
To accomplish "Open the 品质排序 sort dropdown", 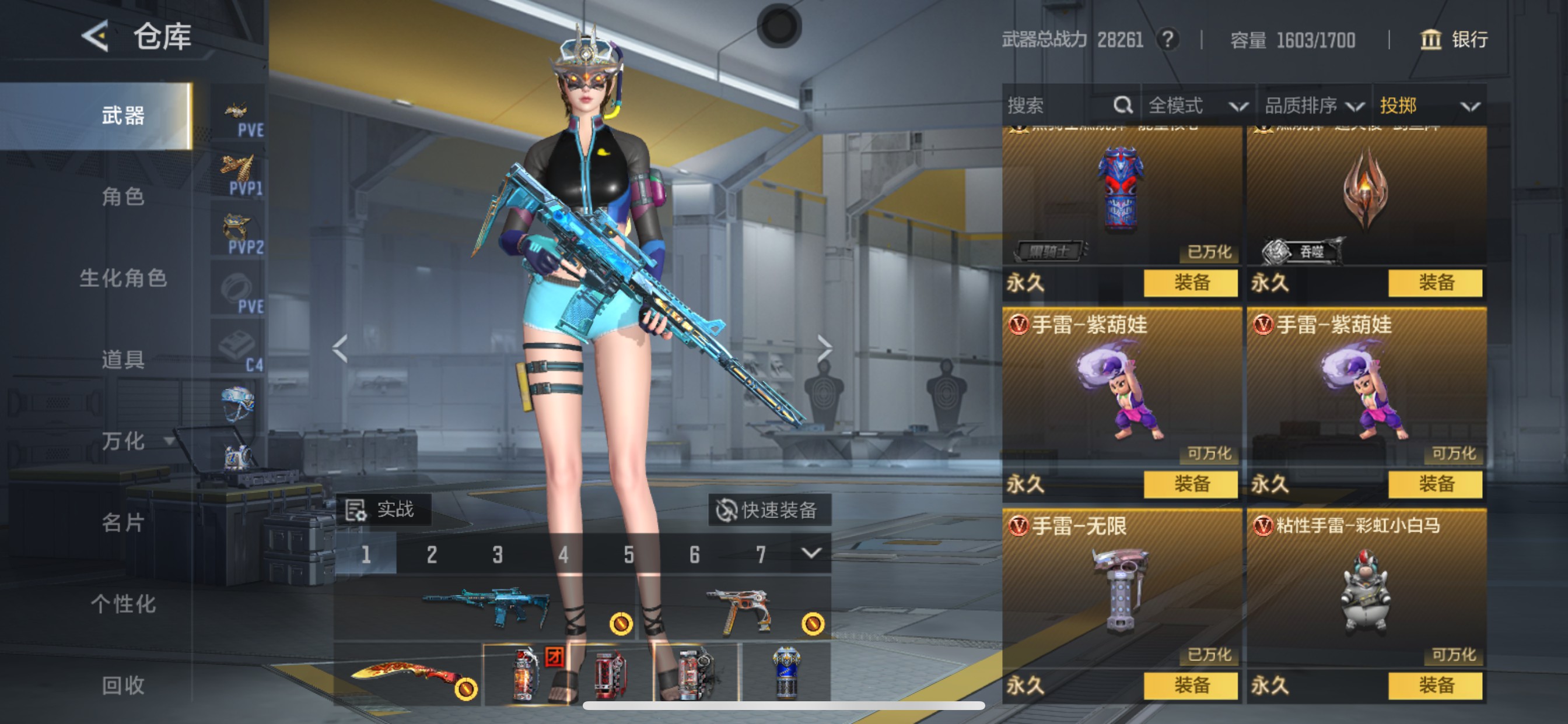I will coord(1314,106).
